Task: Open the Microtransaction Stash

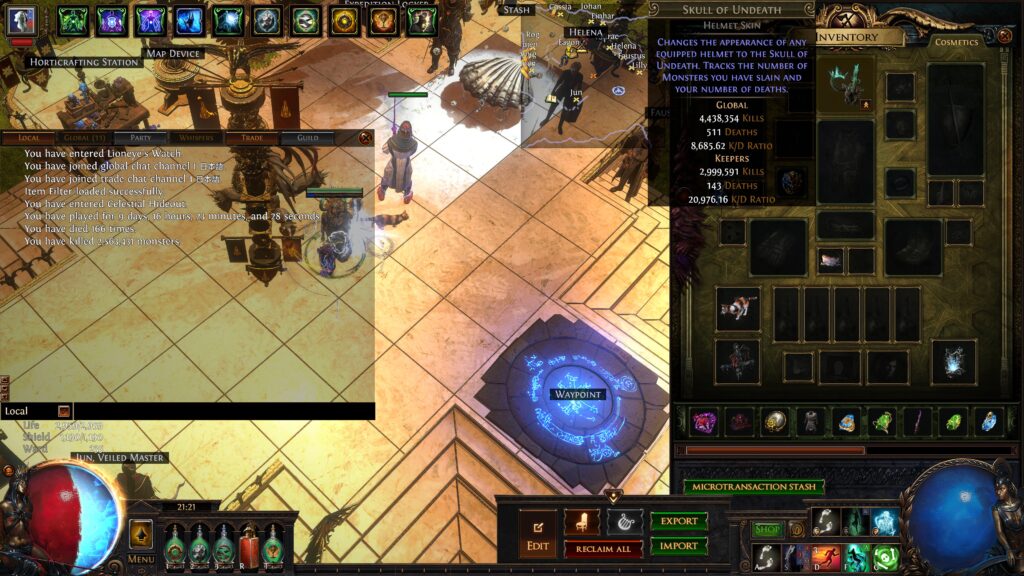Action: coord(754,487)
